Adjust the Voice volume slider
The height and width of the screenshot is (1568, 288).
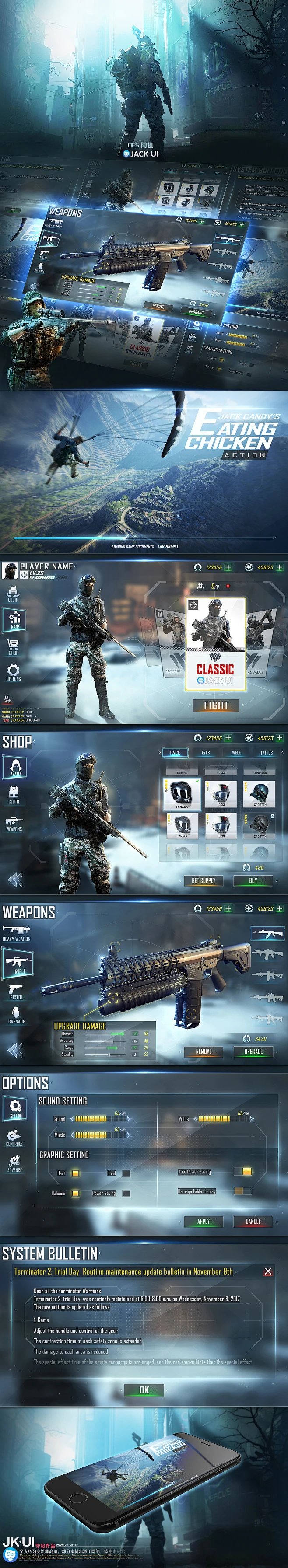214,1118
